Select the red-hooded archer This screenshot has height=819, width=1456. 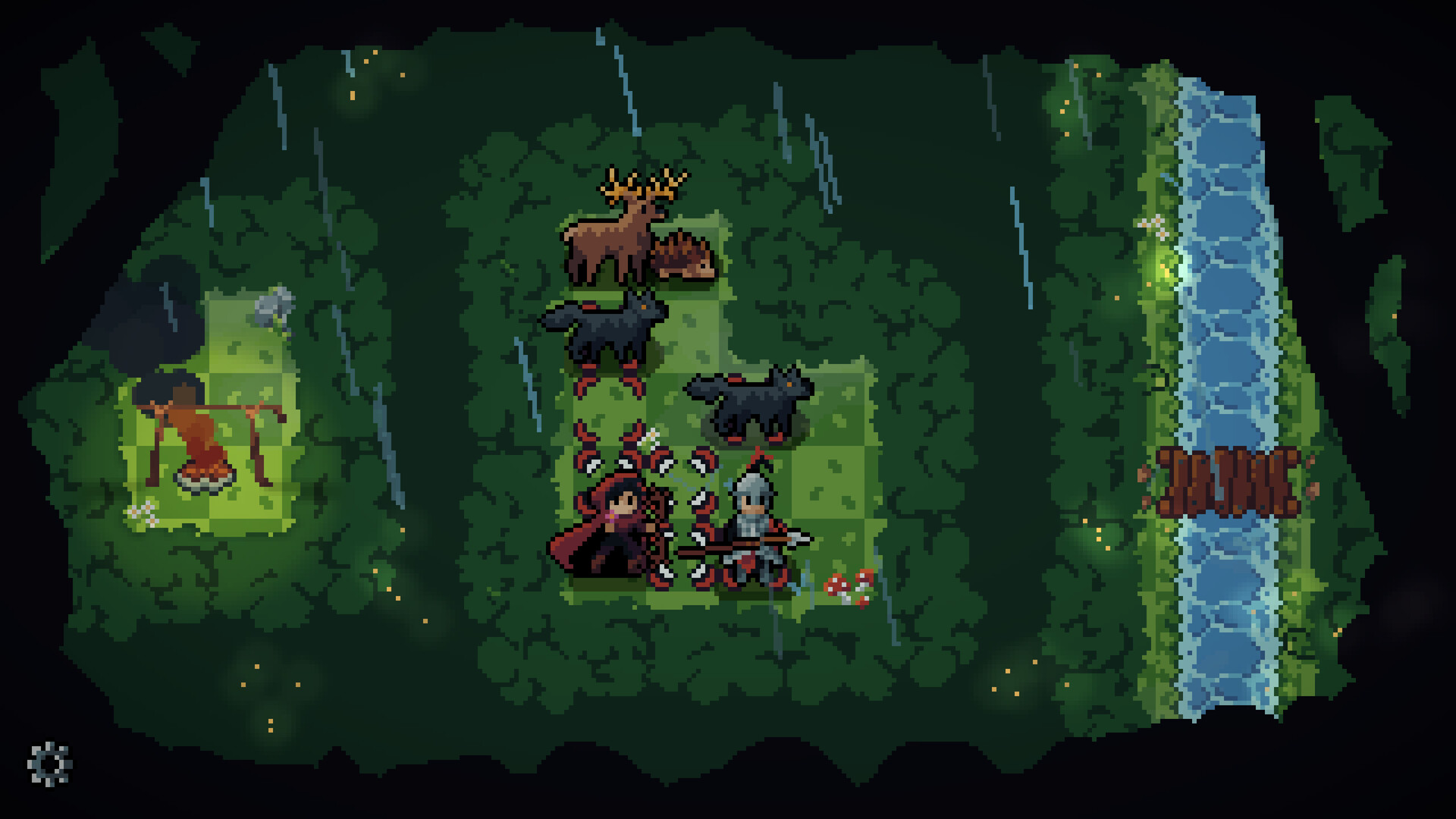pos(610,523)
